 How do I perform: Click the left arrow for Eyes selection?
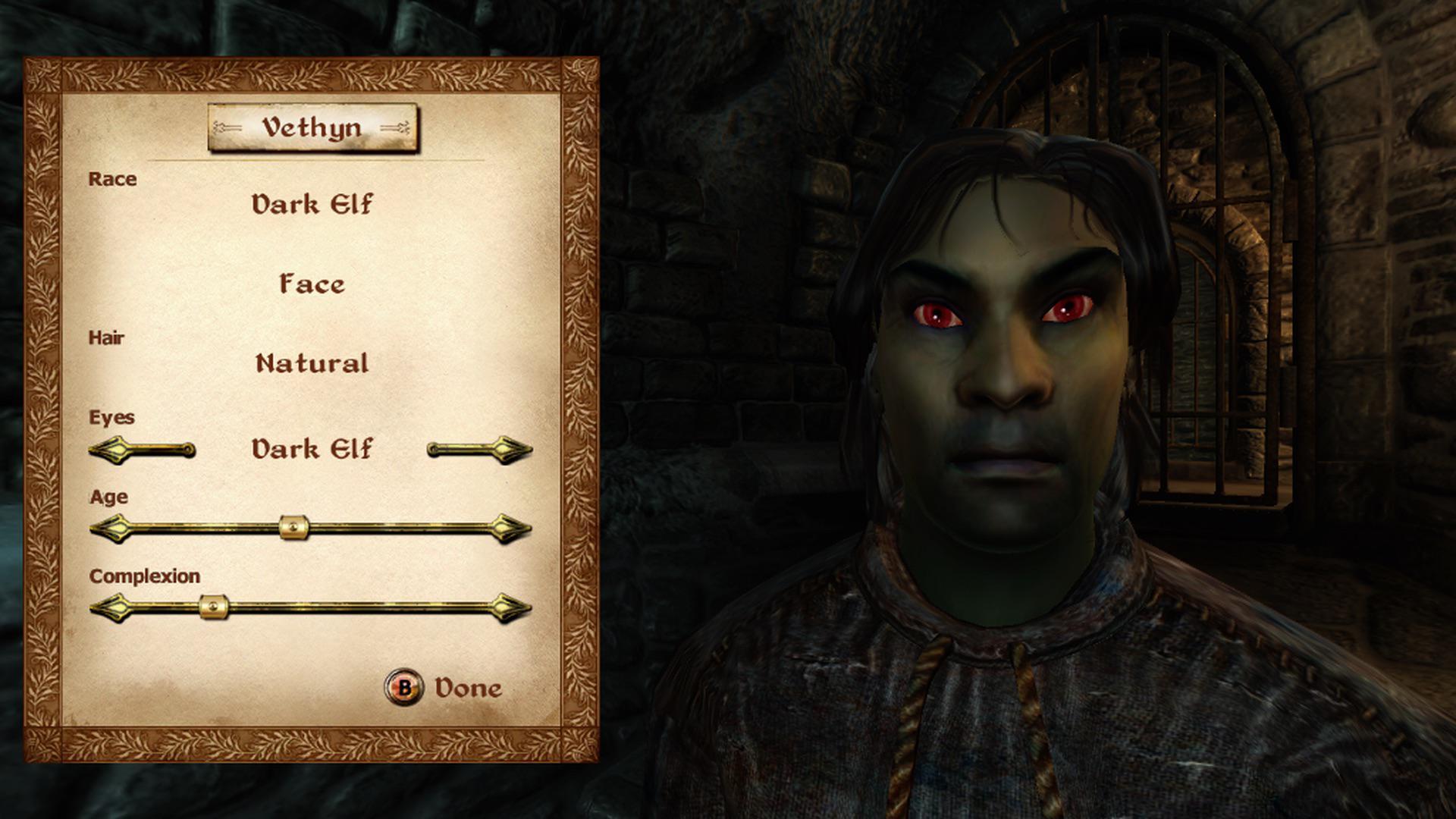pos(115,449)
